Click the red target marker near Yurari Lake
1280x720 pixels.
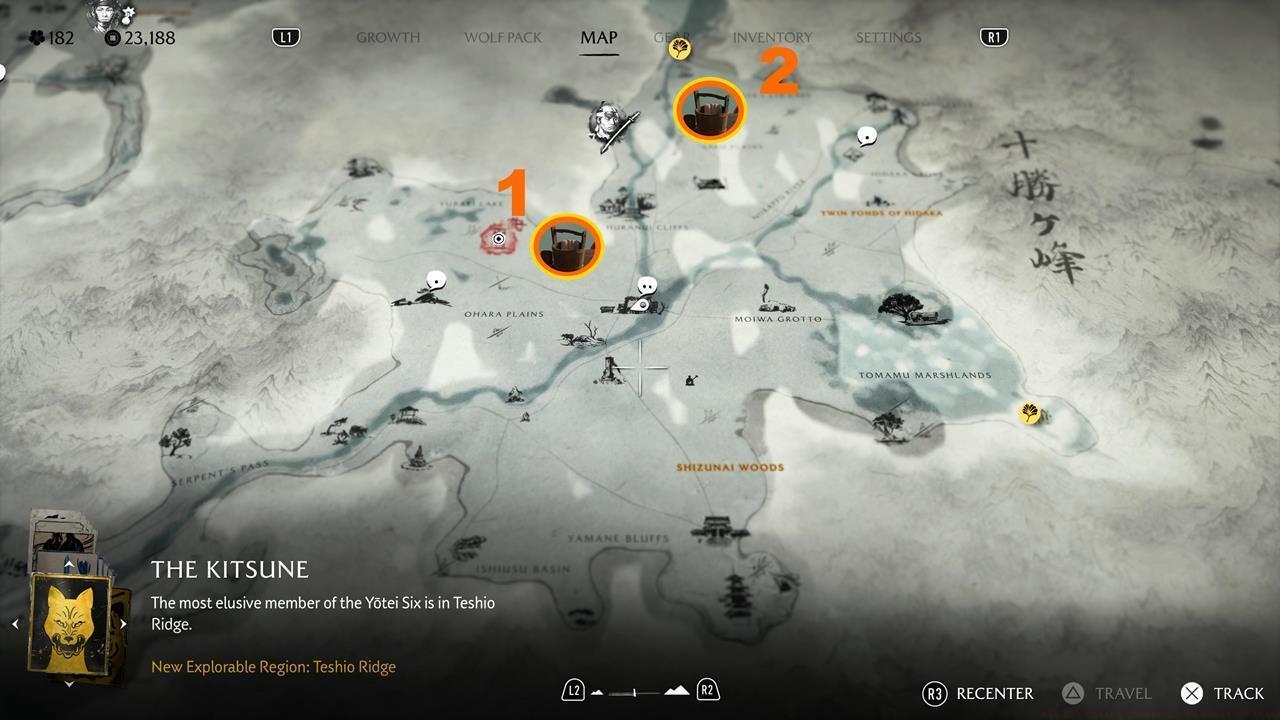(x=498, y=239)
